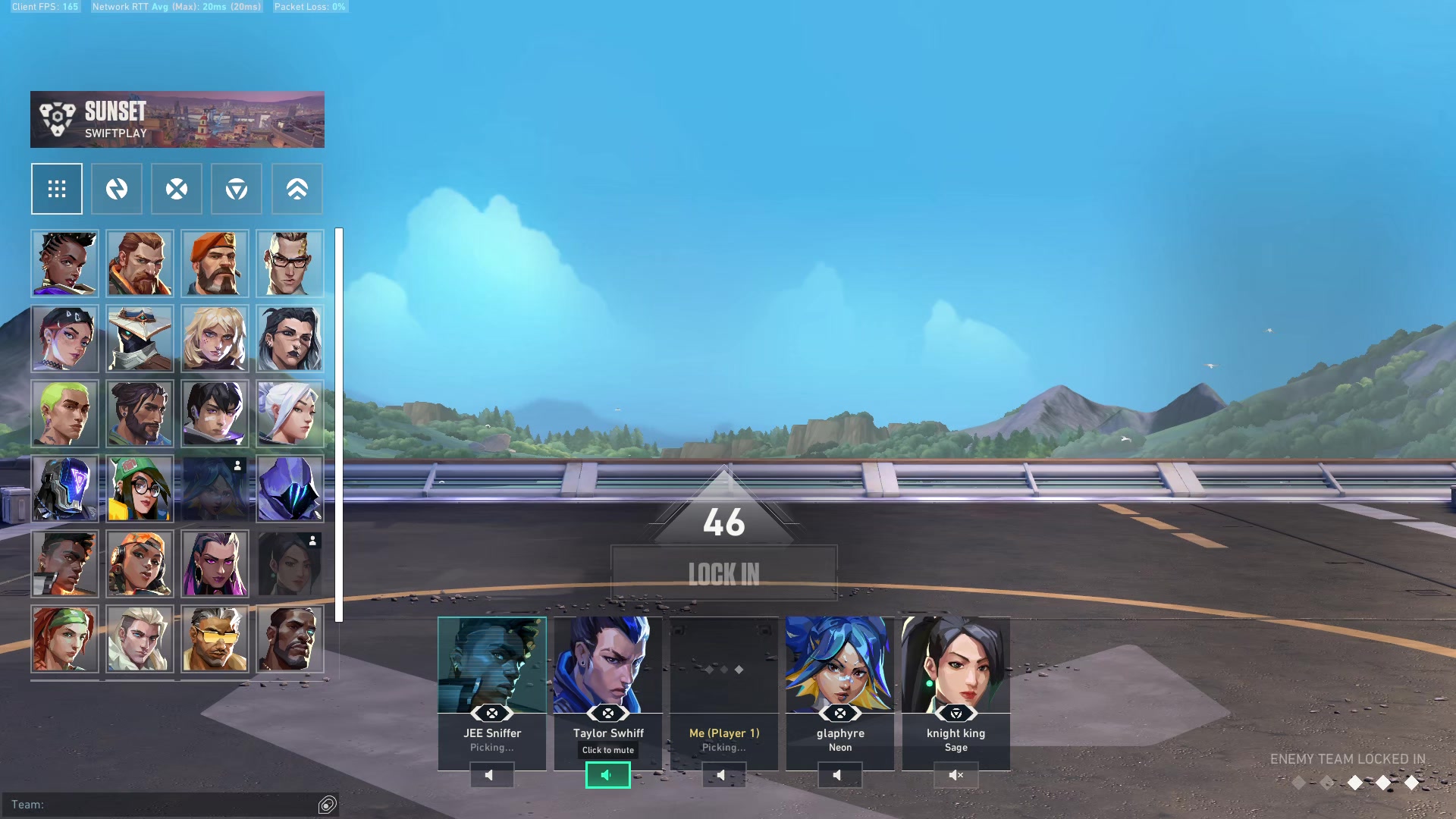Screen dimensions: 1456x819
Task: Pick Jett, the white-haired agent
Action: [x=290, y=413]
